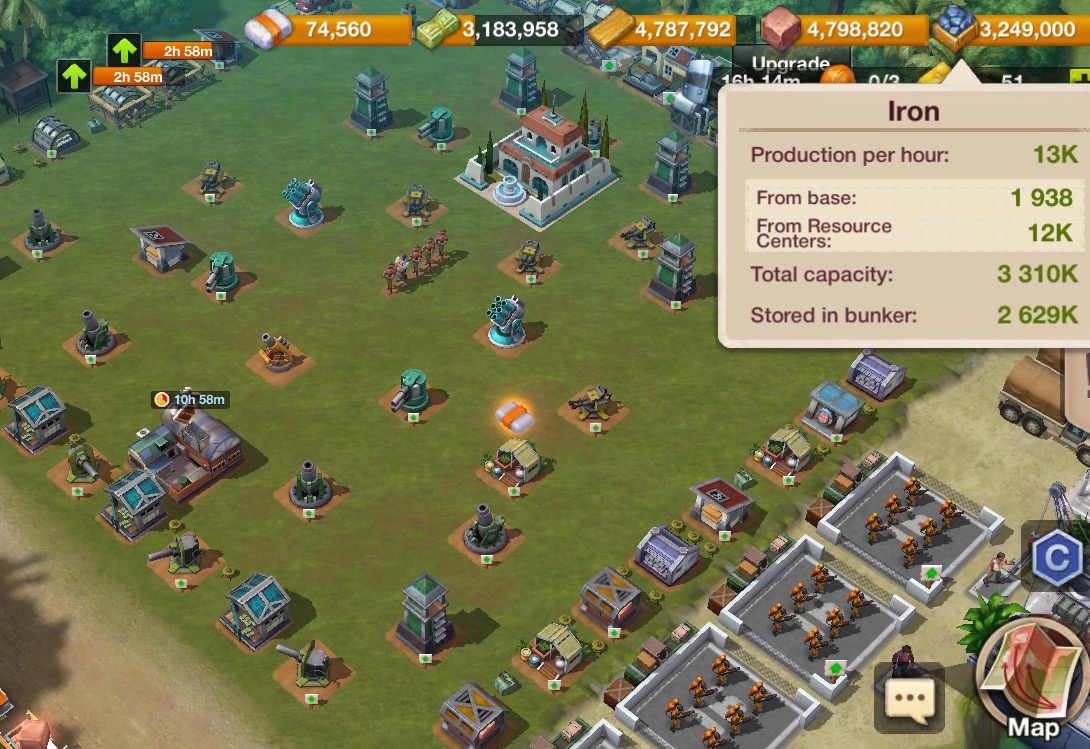Collect the glowing rations bubble over the building
This screenshot has width=1090, height=749.
[514, 414]
